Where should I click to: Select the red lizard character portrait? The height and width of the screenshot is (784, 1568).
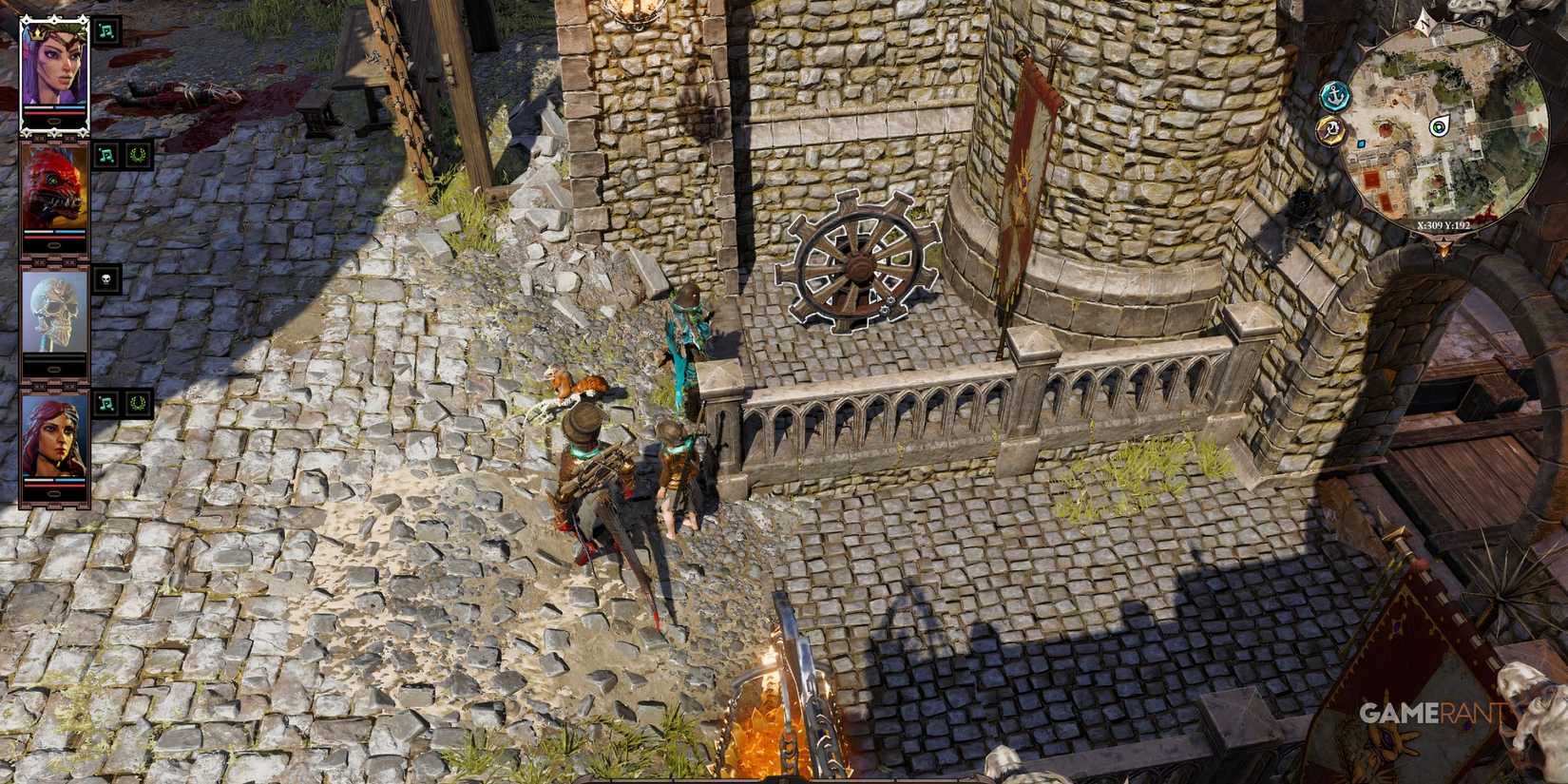click(57, 187)
